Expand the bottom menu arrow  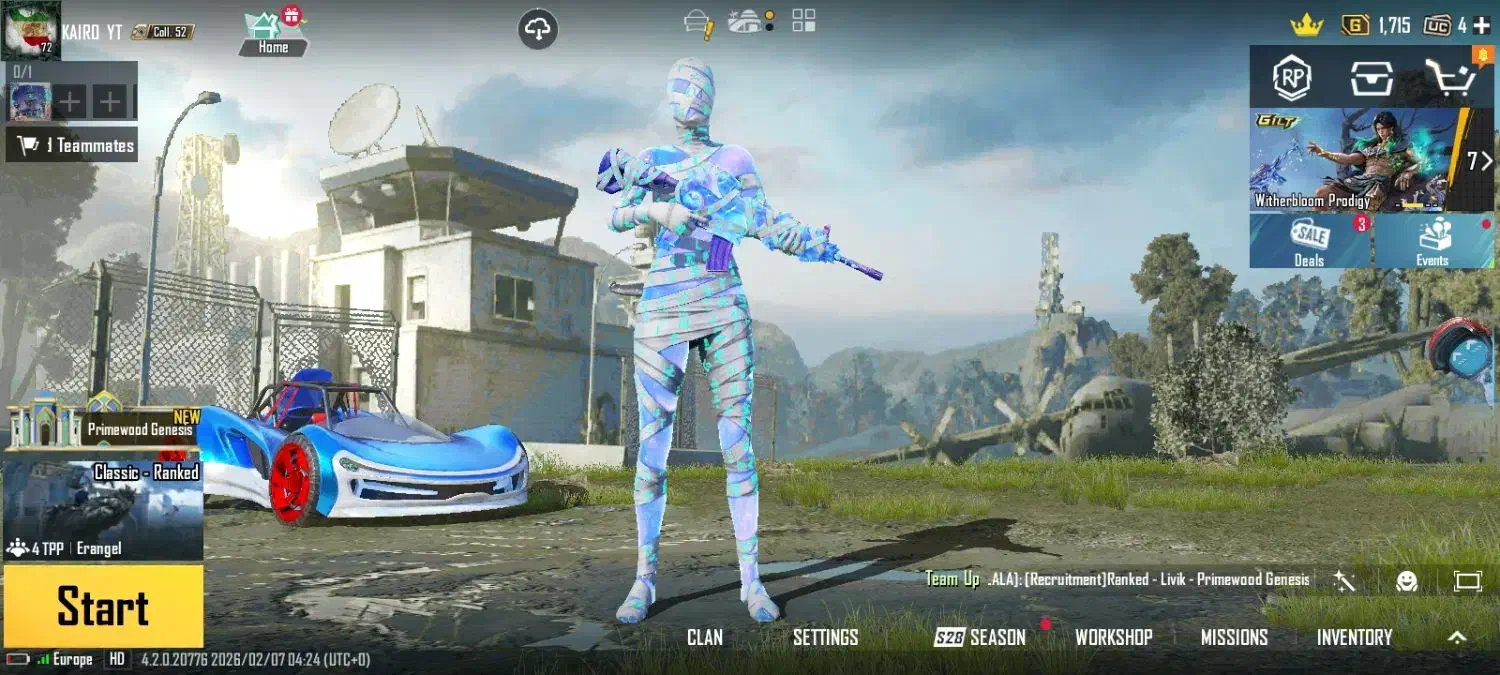(x=1457, y=637)
